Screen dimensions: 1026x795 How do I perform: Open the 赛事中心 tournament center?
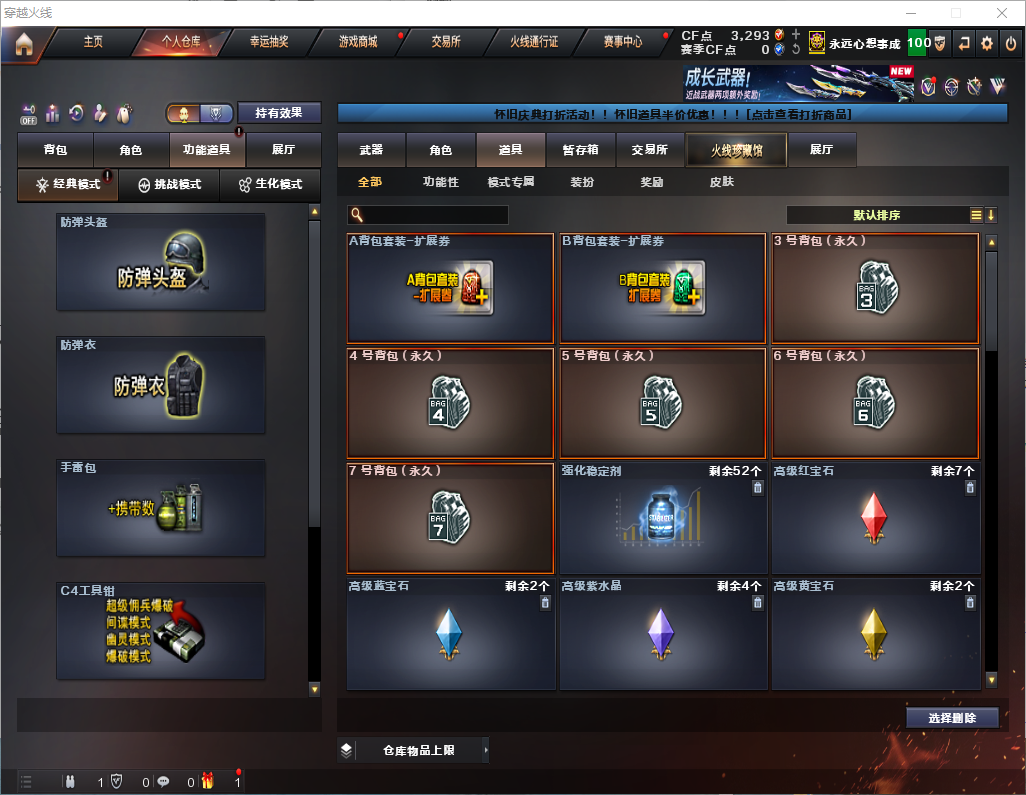pos(622,43)
